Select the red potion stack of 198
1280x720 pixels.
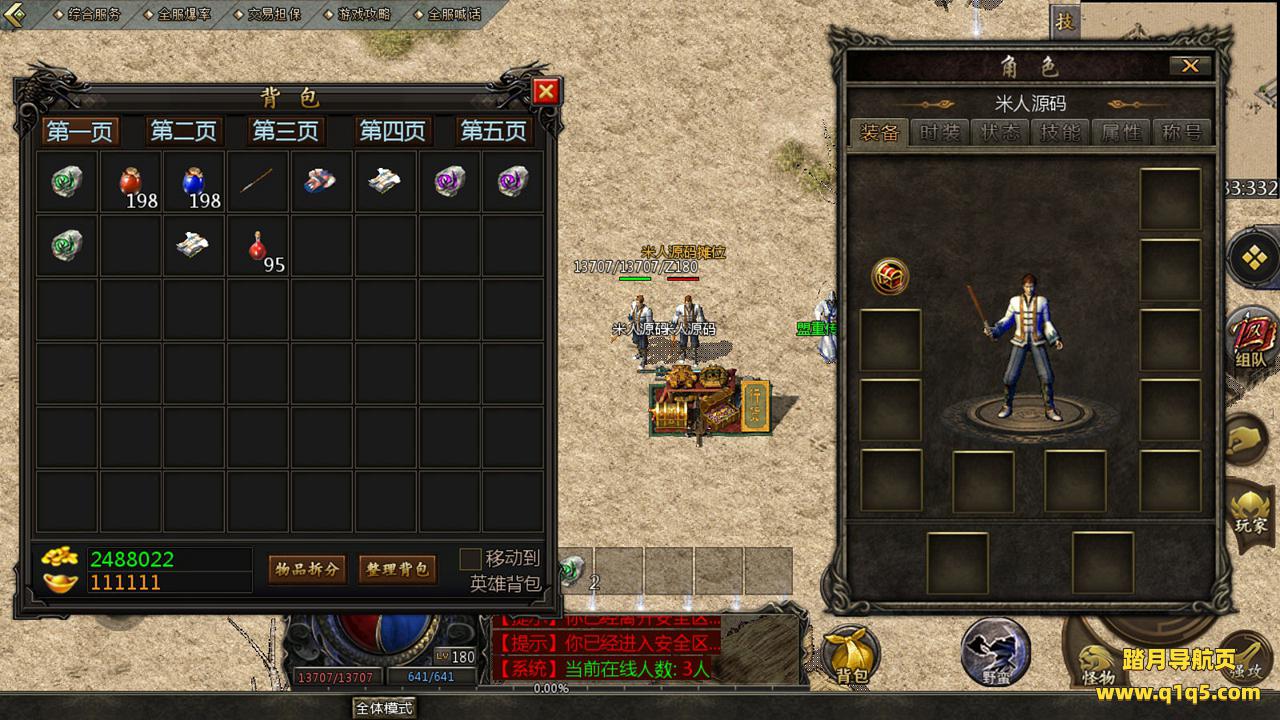click(131, 182)
